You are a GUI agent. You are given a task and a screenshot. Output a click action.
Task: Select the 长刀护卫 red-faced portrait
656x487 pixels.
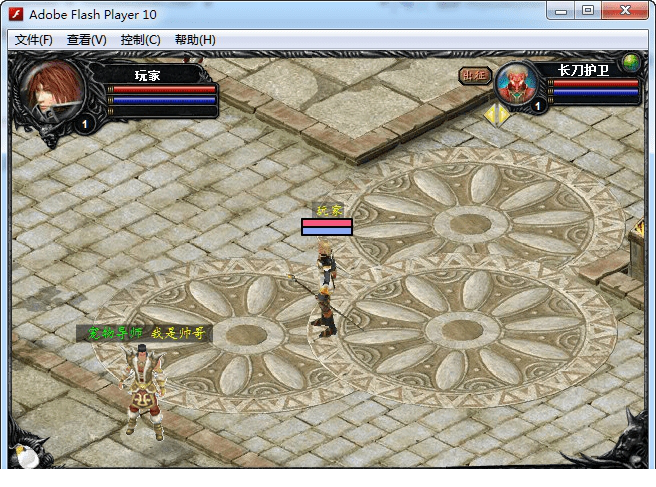(516, 83)
